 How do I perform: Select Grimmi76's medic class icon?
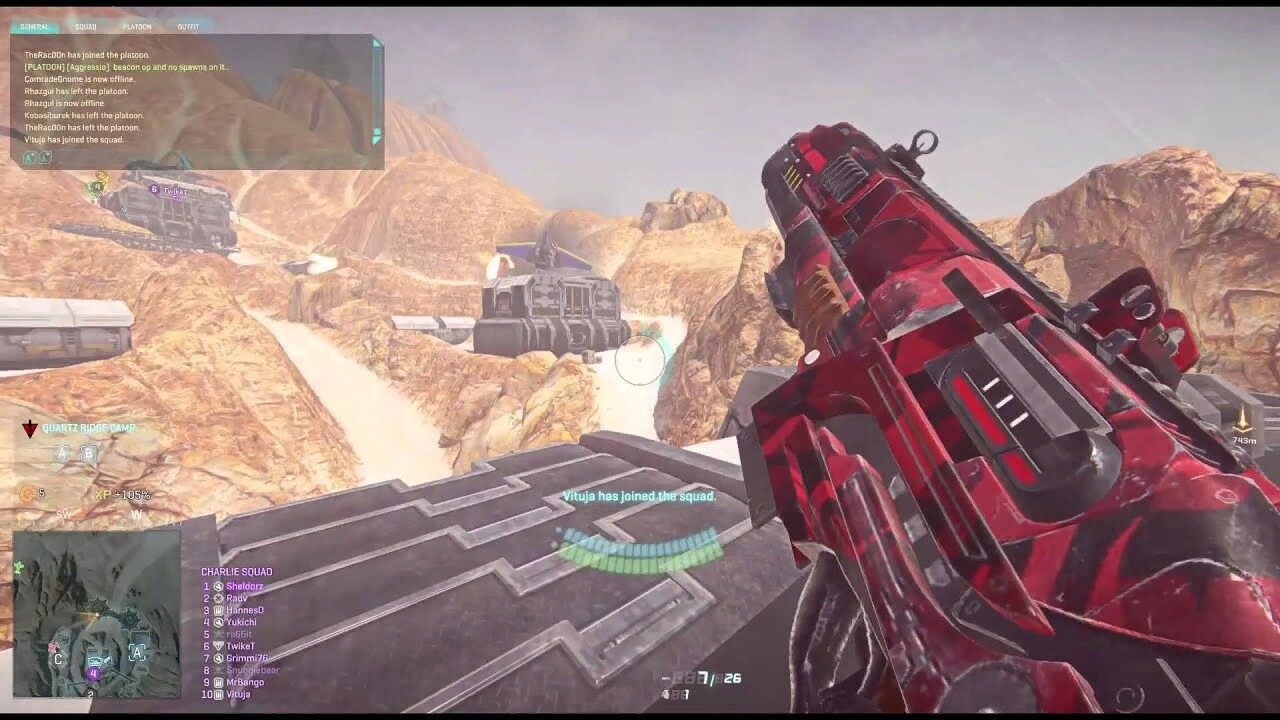[x=219, y=657]
